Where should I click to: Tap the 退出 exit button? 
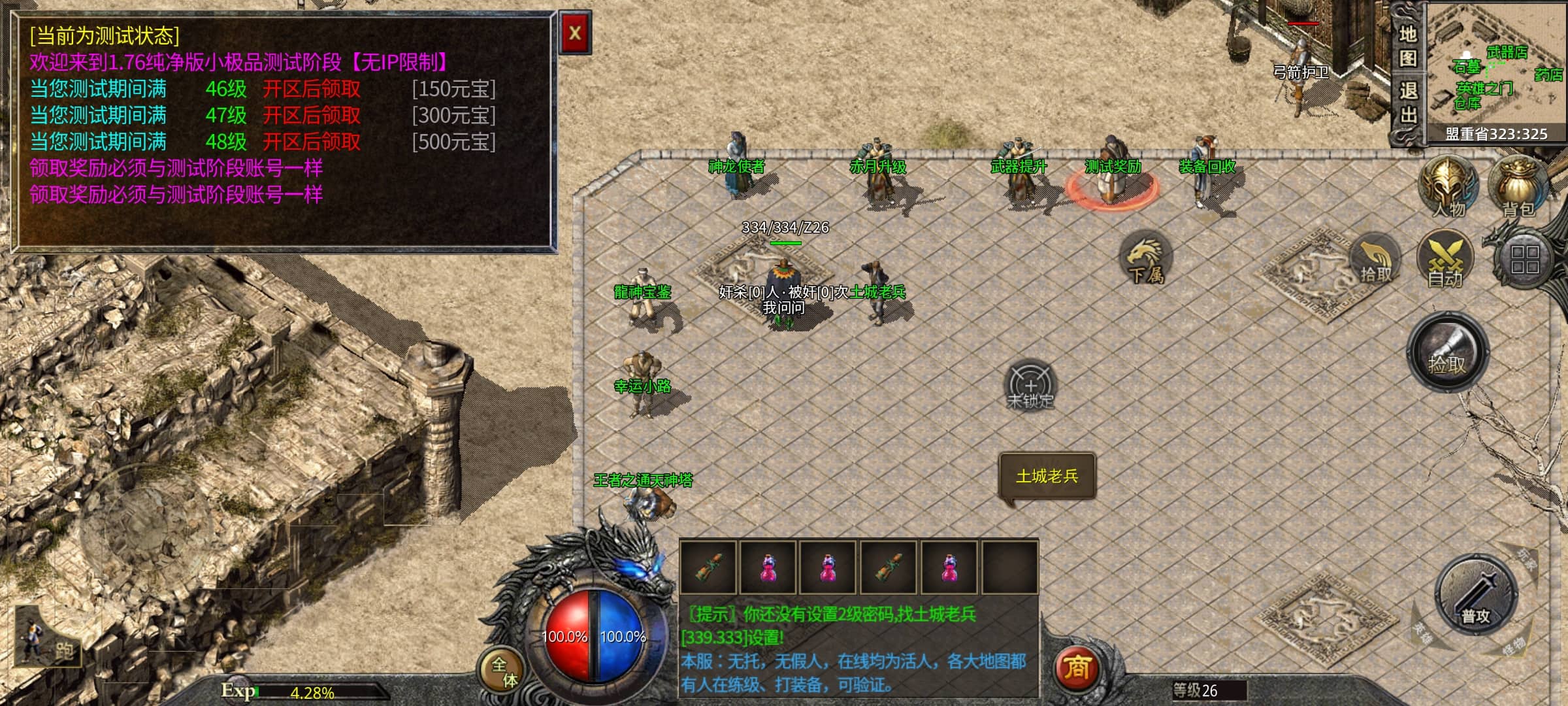(1407, 103)
